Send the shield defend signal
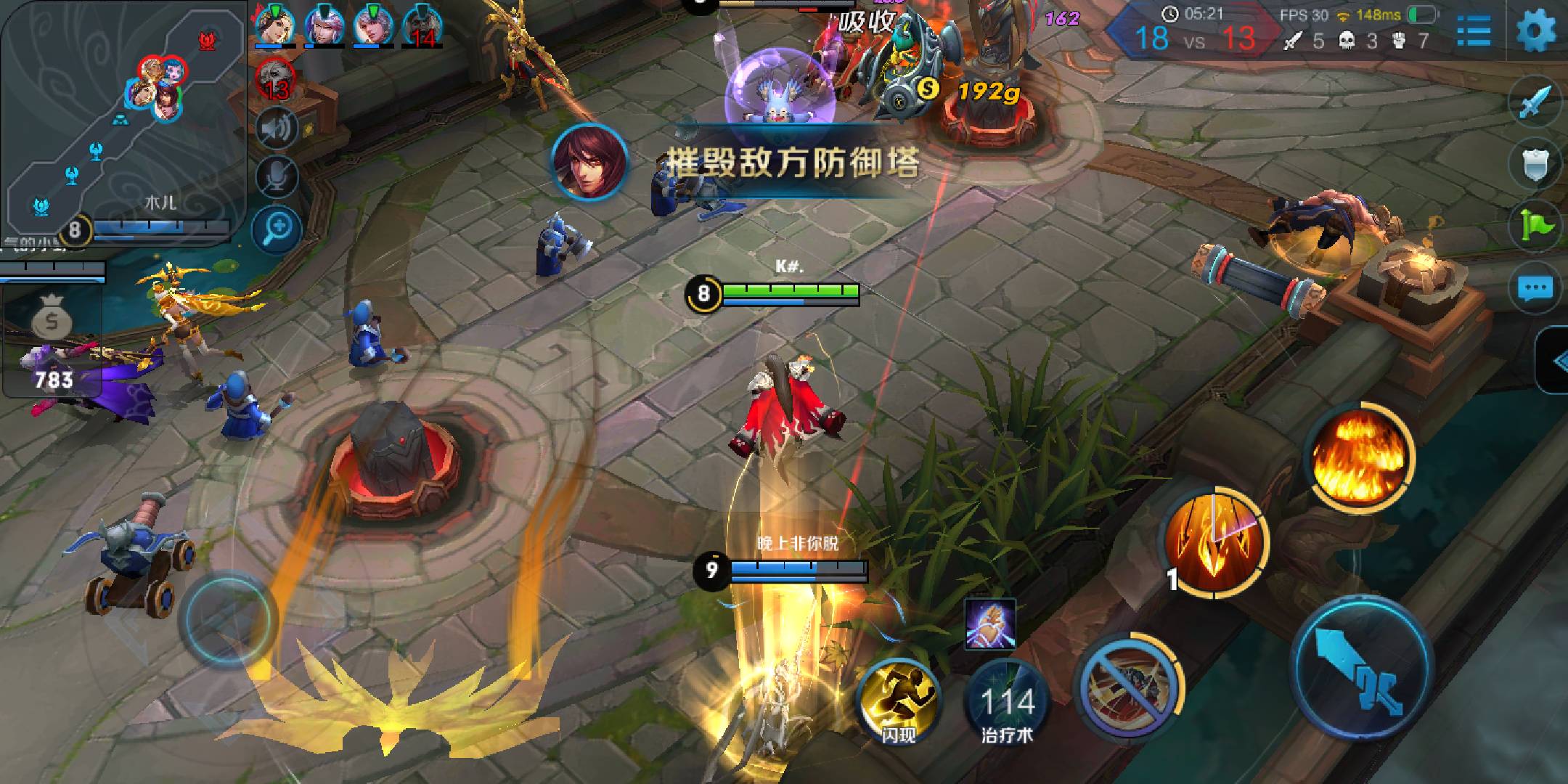 [1535, 166]
